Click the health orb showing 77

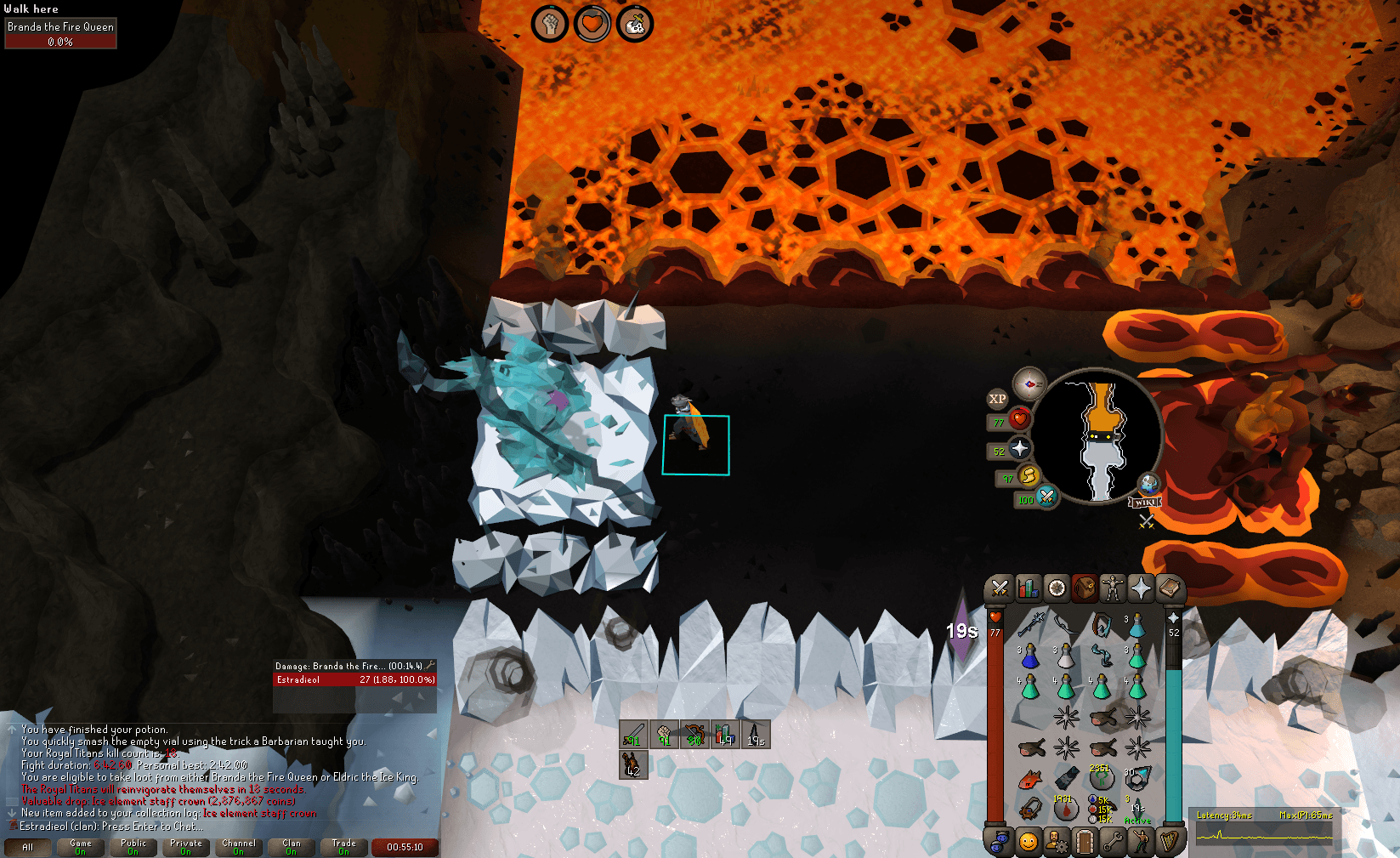coord(1020,420)
